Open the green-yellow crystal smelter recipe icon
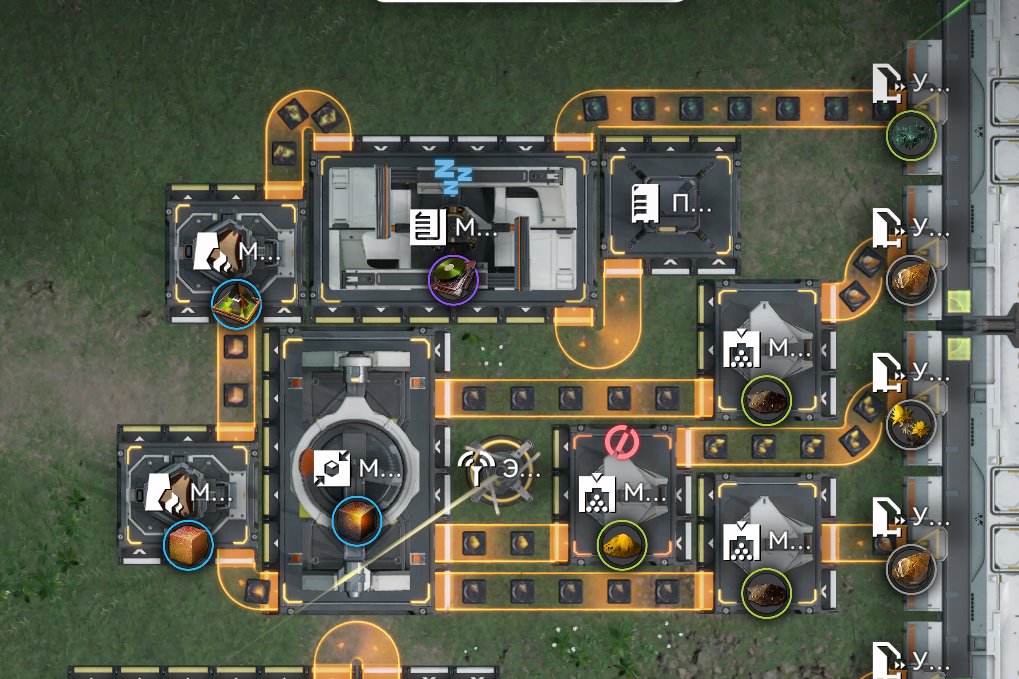The image size is (1019, 679). [x=237, y=304]
